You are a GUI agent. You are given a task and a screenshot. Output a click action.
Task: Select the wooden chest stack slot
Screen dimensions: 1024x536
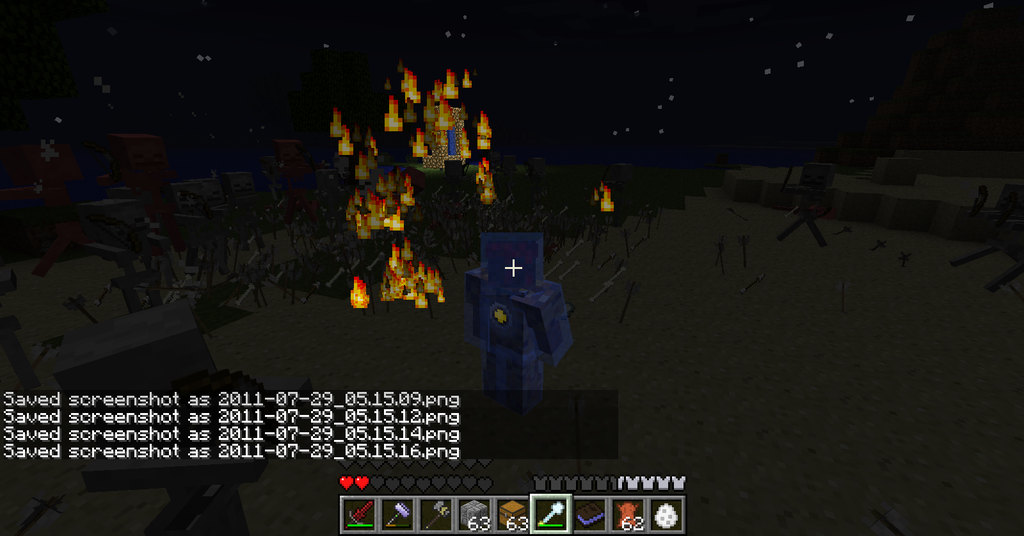coord(511,514)
